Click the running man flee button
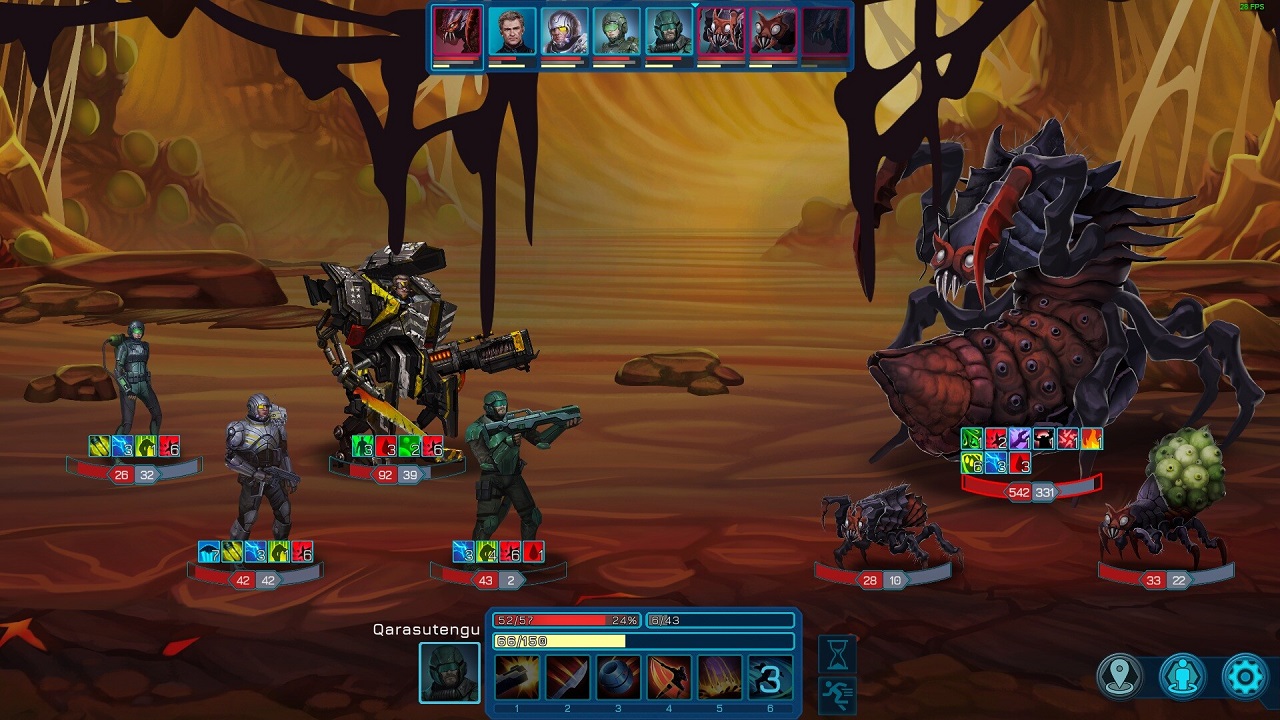The height and width of the screenshot is (720, 1280). pos(838,694)
